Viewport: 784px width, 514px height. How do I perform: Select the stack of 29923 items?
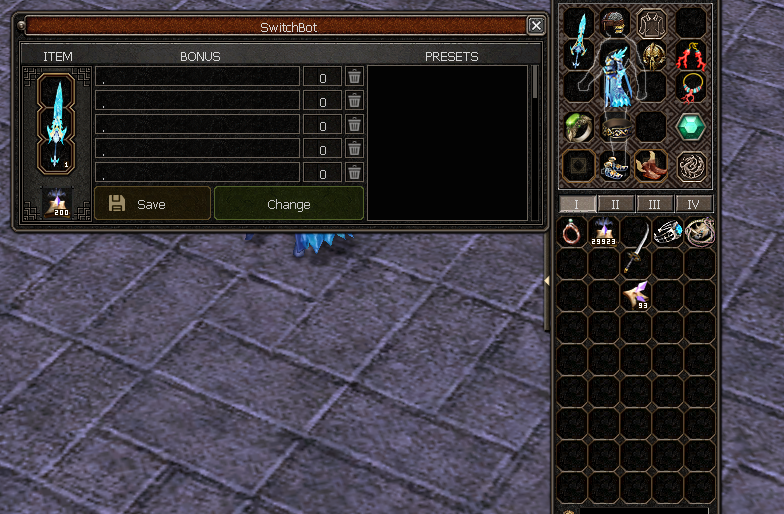pyautogui.click(x=603, y=232)
